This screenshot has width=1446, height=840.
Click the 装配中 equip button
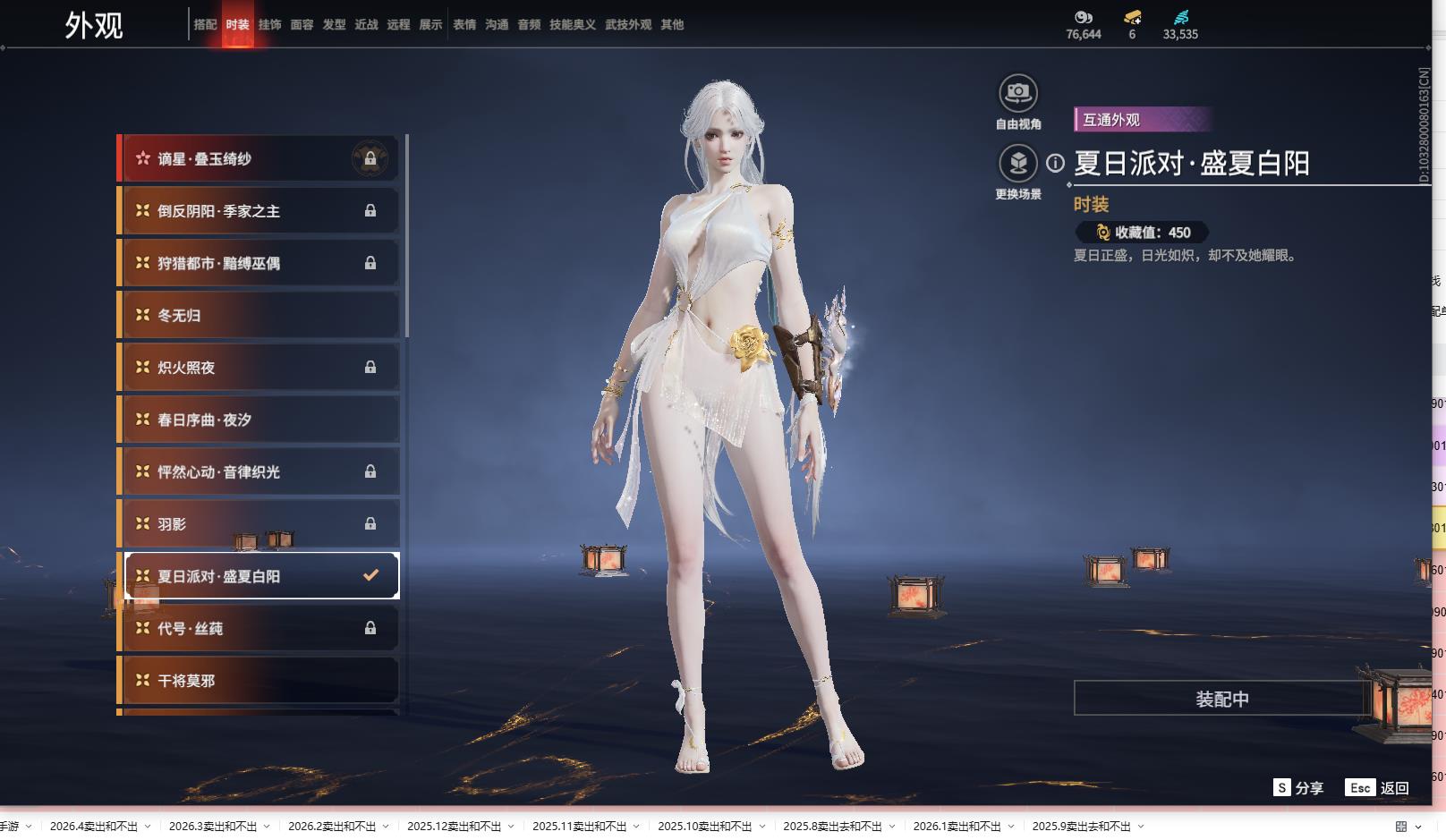tap(1221, 699)
